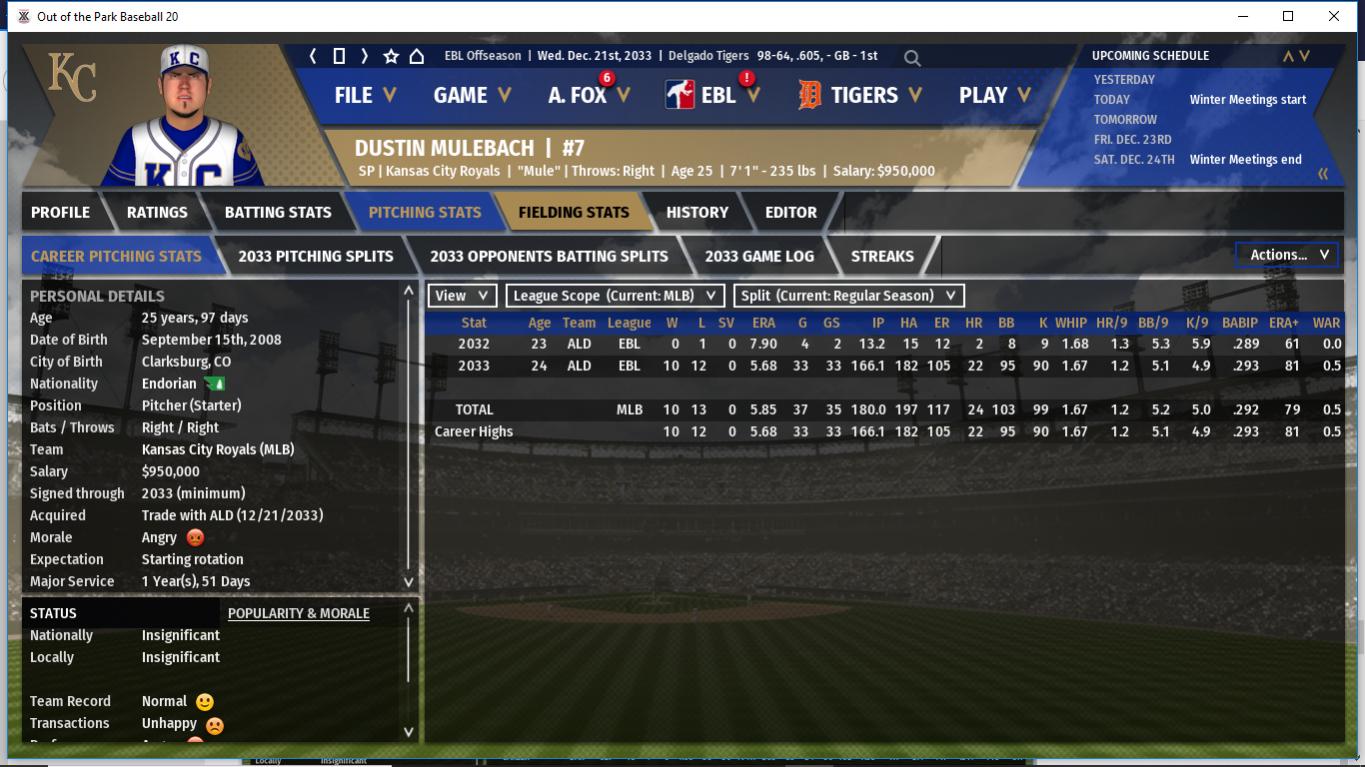
Task: Open the PLAY menu
Action: click(x=993, y=95)
